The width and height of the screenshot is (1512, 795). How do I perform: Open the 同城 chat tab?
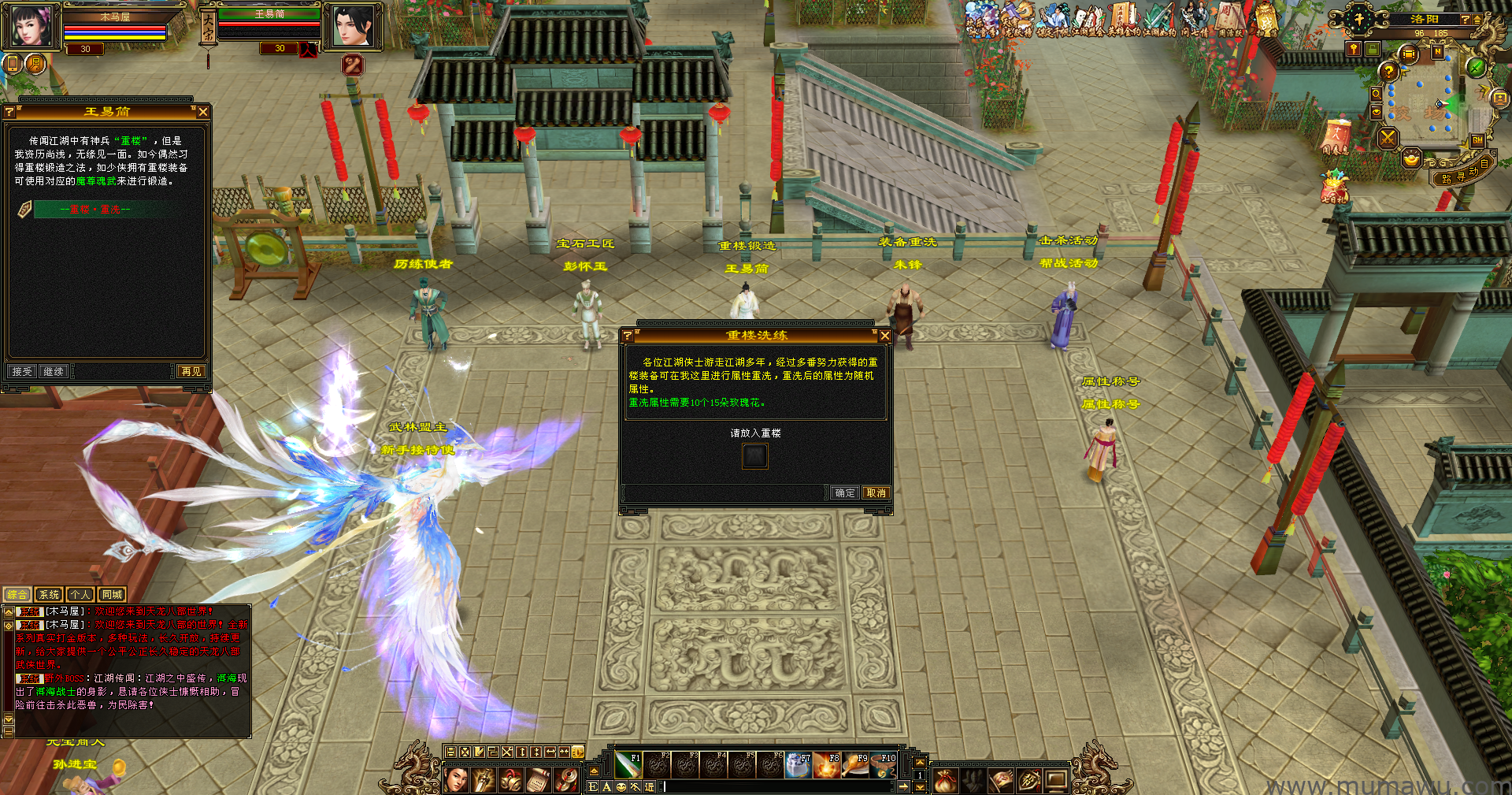pos(112,595)
